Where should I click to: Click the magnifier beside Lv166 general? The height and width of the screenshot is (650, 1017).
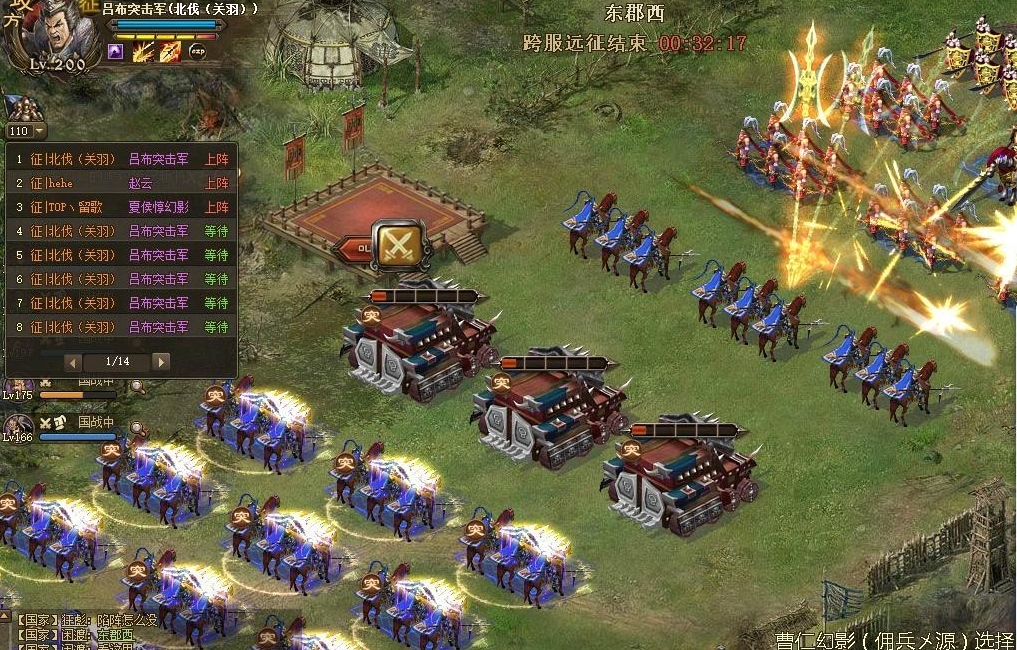137,429
